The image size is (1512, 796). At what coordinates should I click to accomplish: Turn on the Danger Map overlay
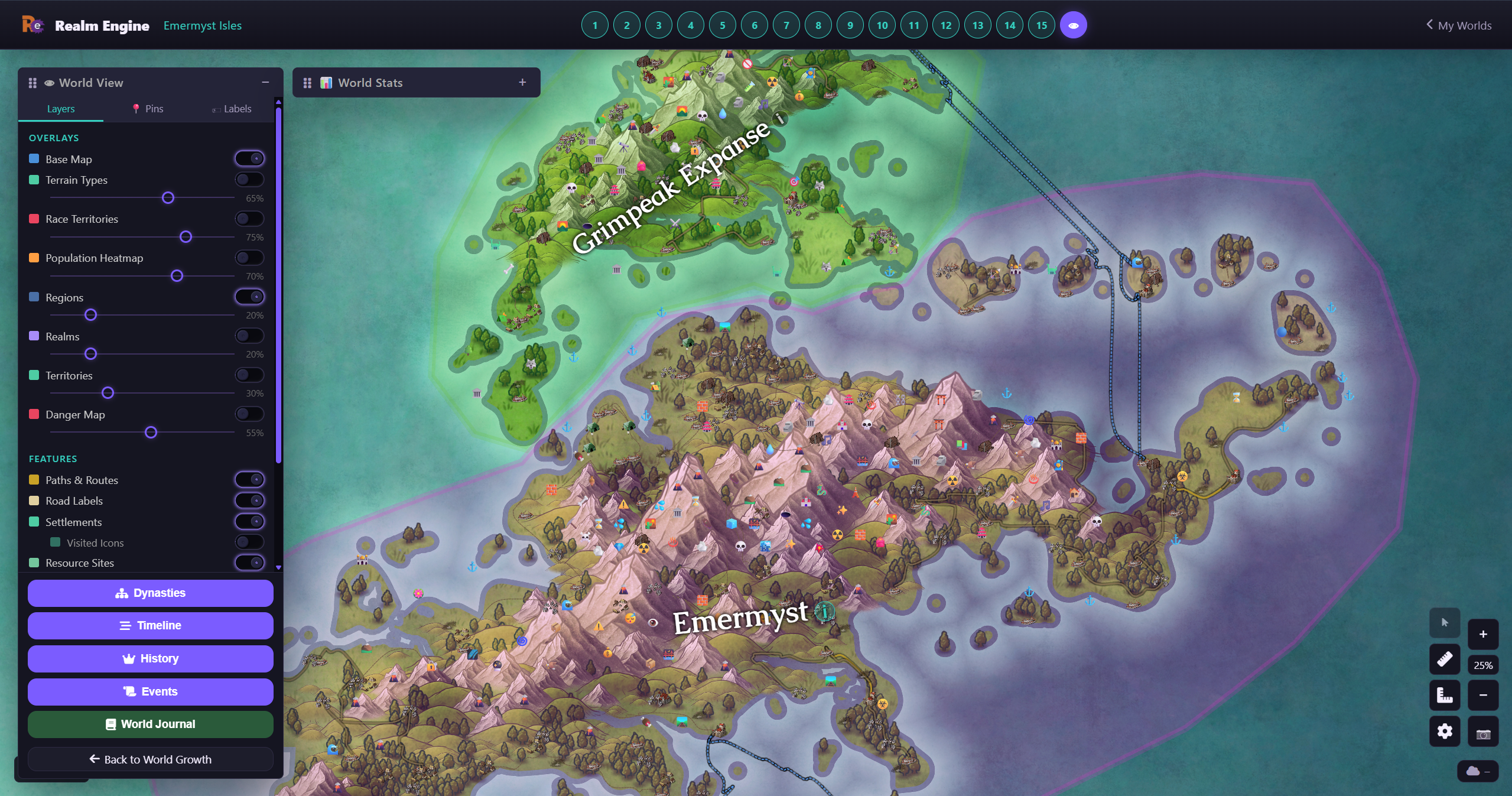pos(249,414)
